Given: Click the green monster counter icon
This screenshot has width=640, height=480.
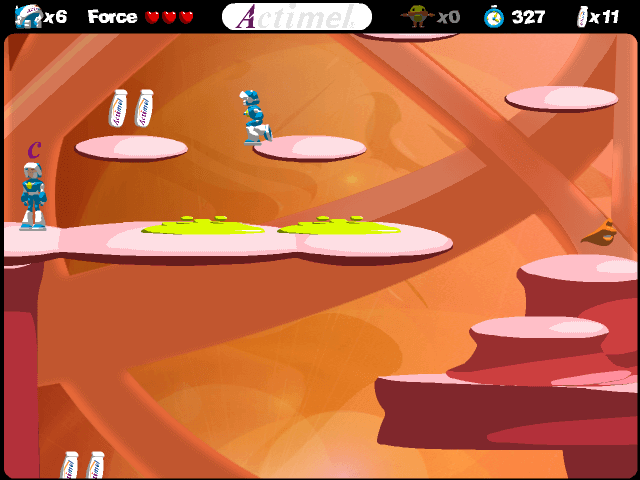Looking at the screenshot, I should pos(417,16).
